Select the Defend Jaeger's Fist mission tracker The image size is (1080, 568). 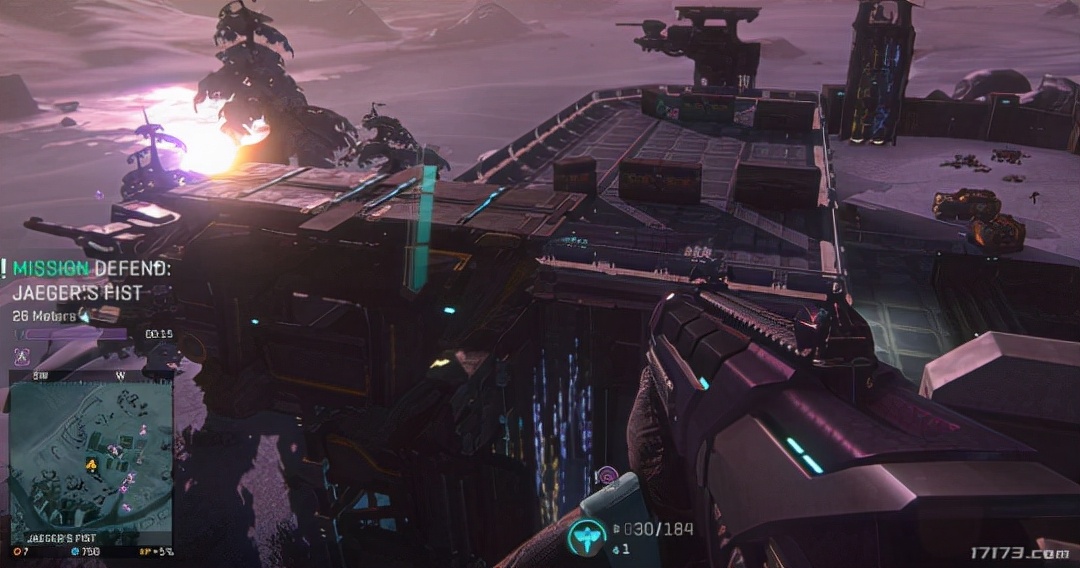tap(90, 281)
